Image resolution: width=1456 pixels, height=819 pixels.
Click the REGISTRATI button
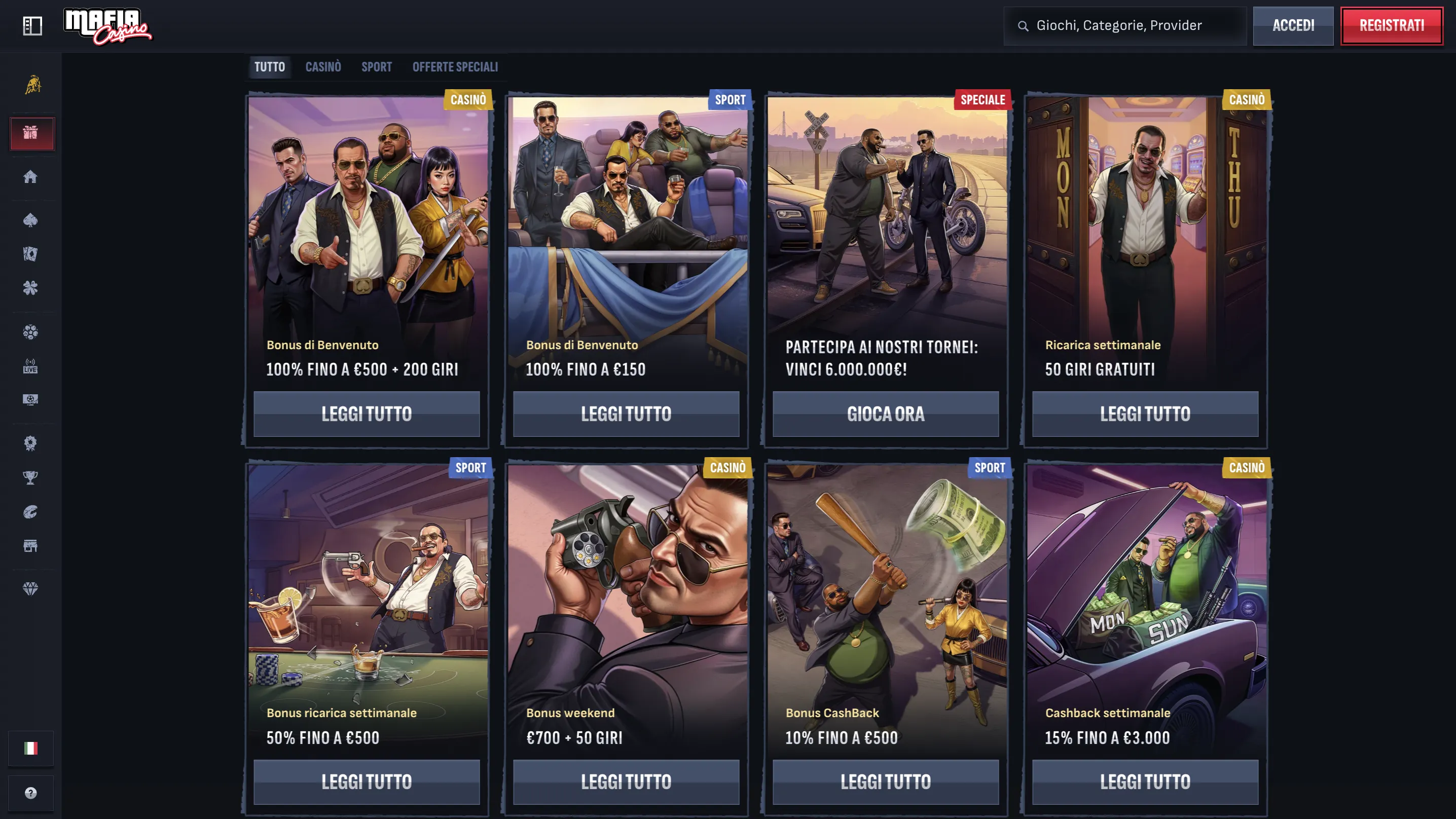pyautogui.click(x=1392, y=25)
